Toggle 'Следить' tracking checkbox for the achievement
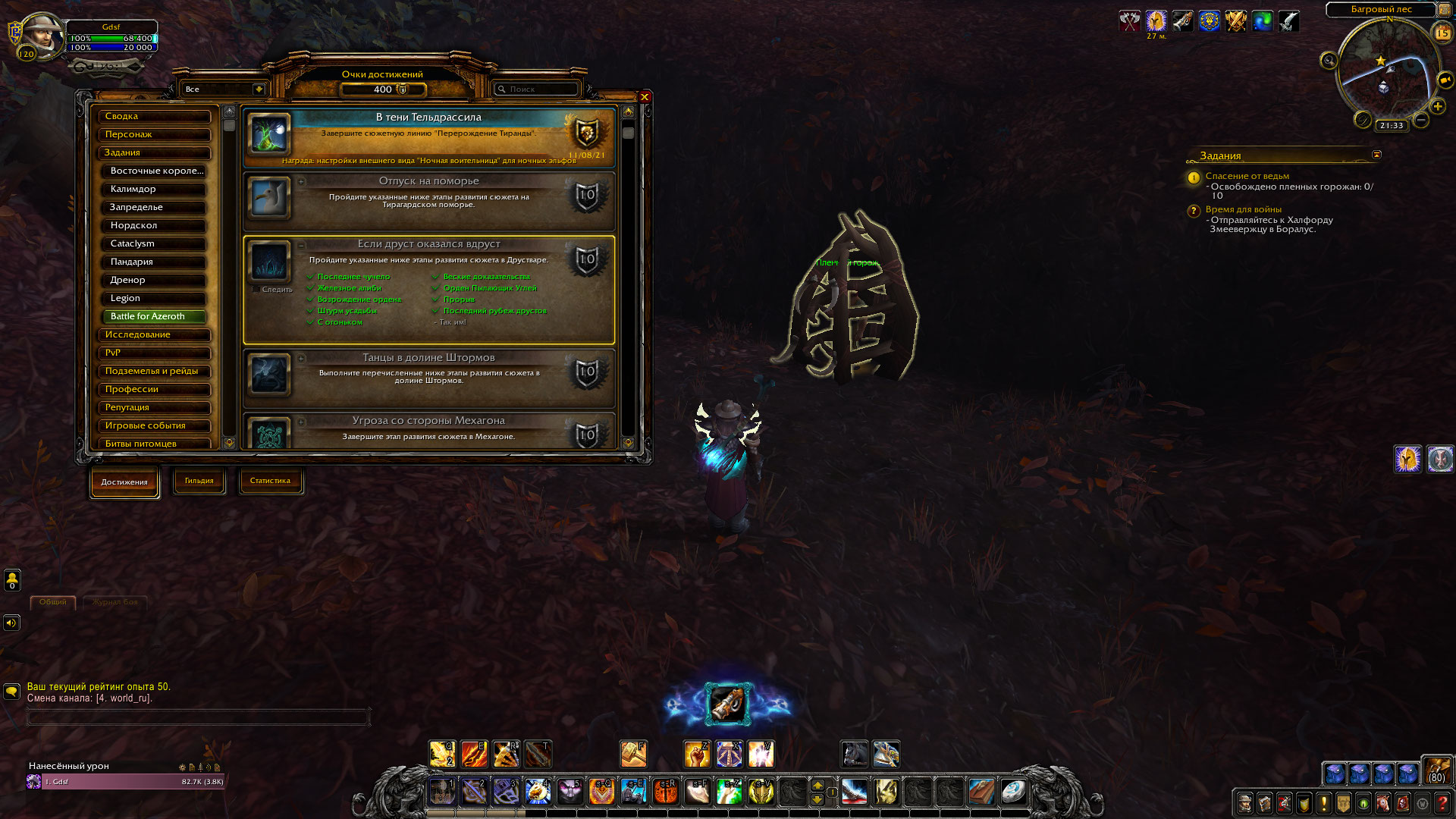Screen dimensions: 1456x819 click(x=256, y=290)
